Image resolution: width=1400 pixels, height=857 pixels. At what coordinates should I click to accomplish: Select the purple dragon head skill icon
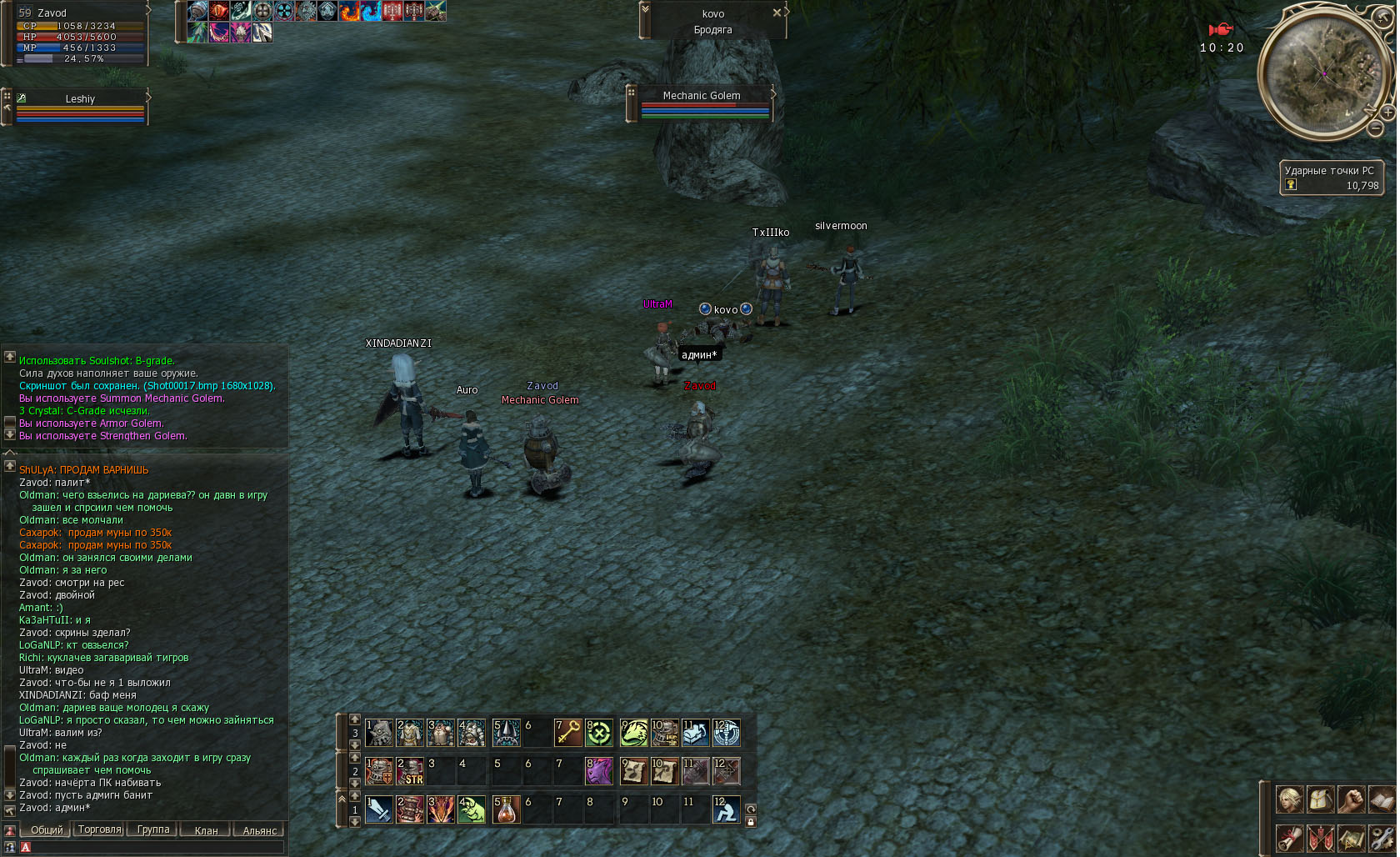(x=599, y=771)
